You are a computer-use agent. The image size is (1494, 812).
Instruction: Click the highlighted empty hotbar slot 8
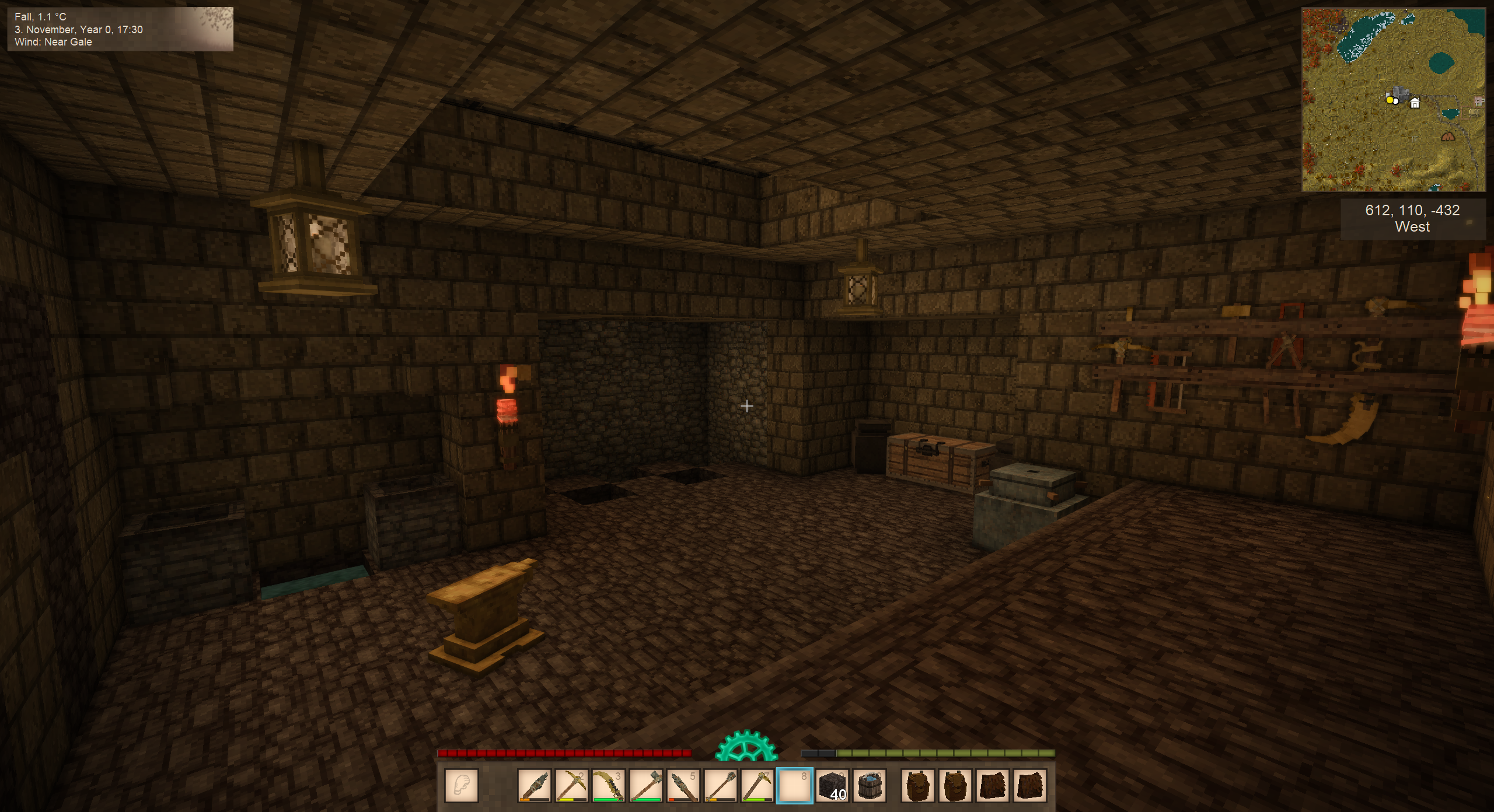(795, 785)
